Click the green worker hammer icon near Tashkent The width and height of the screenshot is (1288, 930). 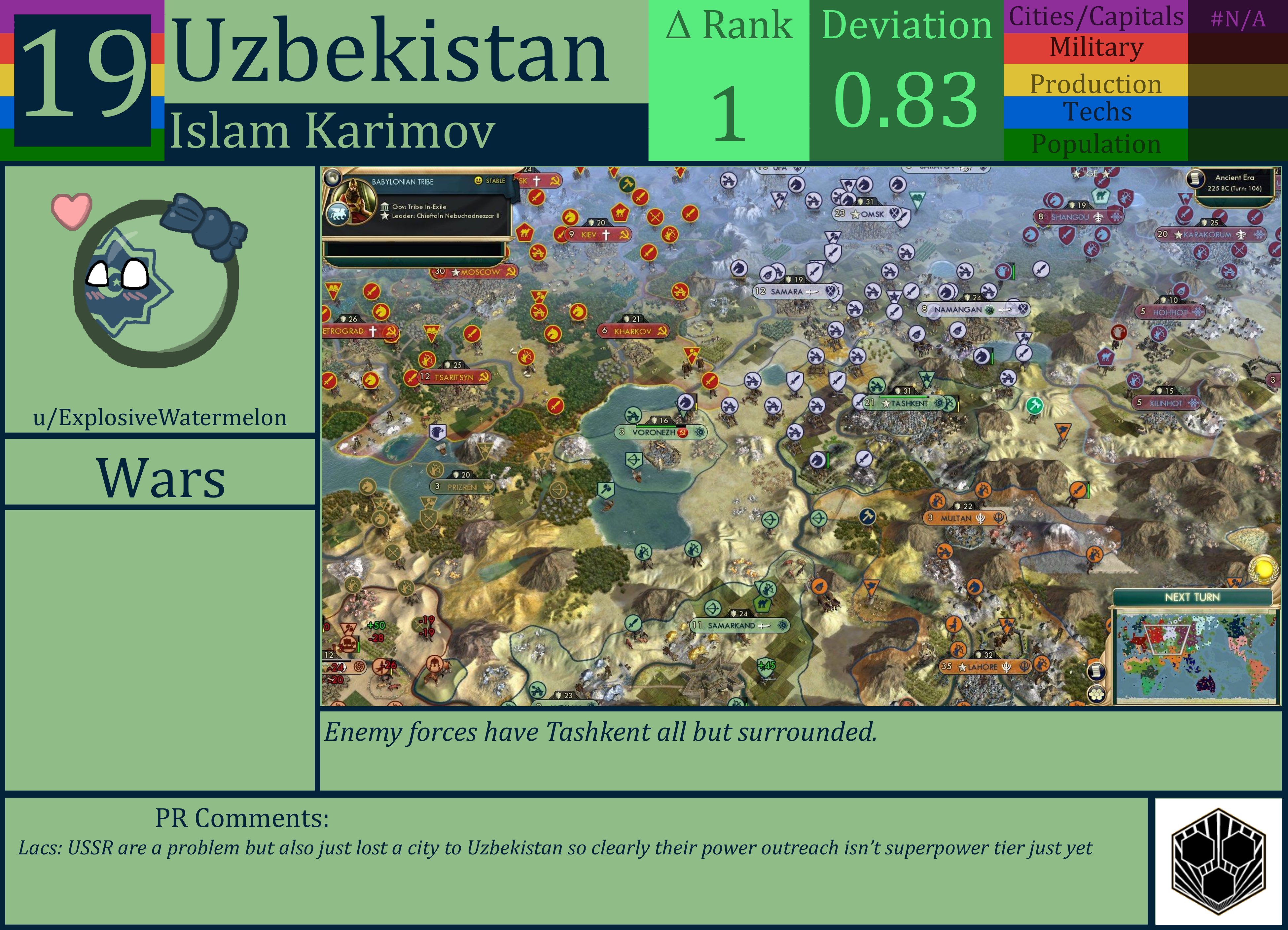click(1035, 405)
